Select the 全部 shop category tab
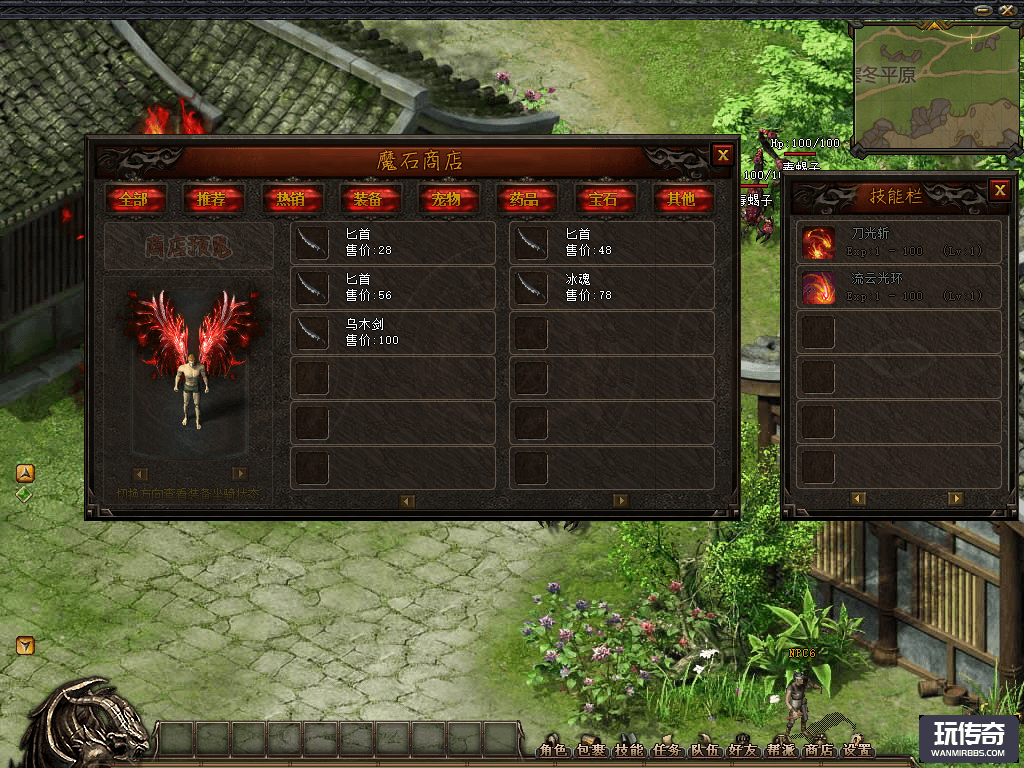Viewport: 1024px width, 768px height. [133, 198]
